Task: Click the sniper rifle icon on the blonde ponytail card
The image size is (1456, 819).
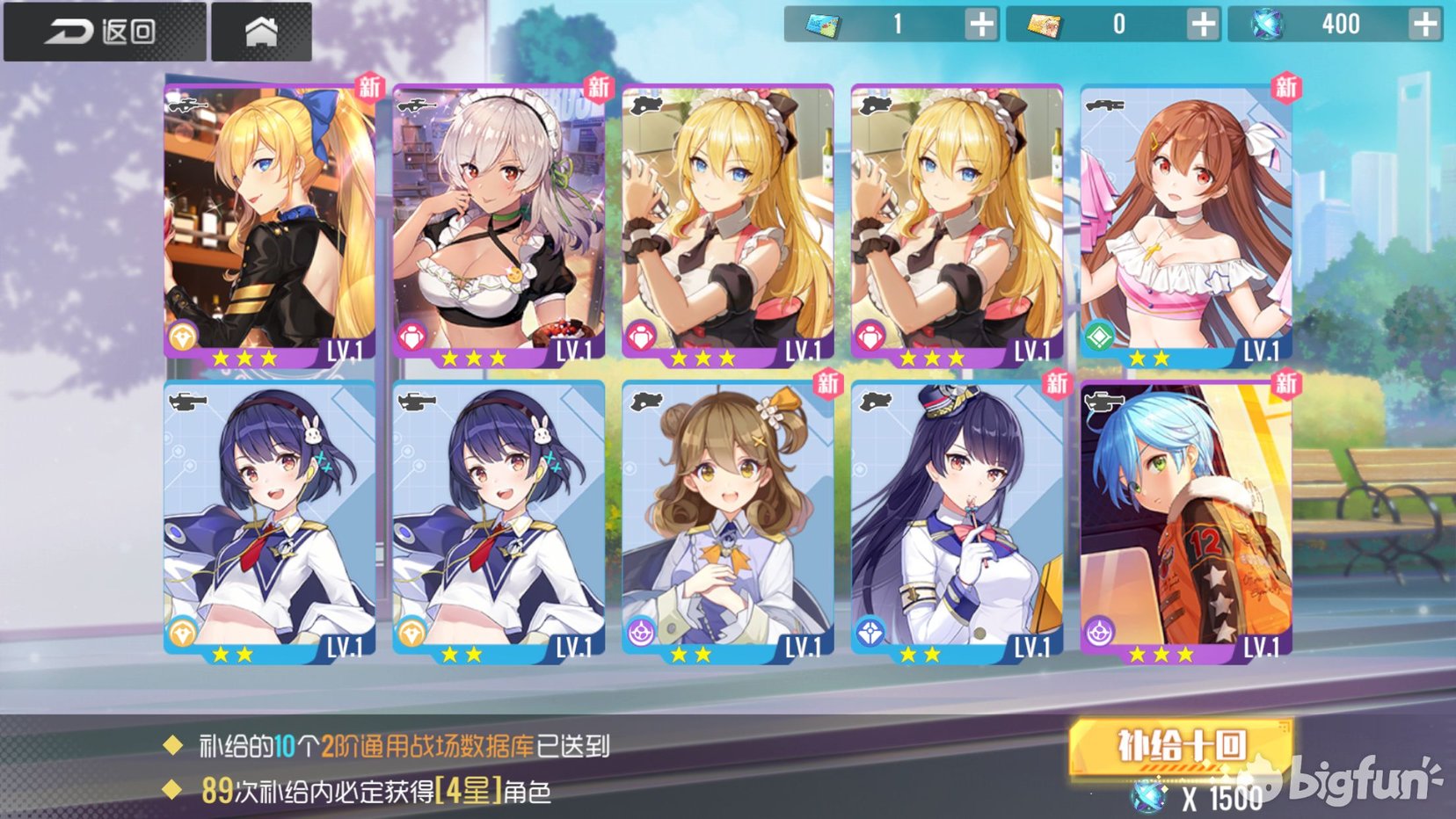Action: click(186, 107)
